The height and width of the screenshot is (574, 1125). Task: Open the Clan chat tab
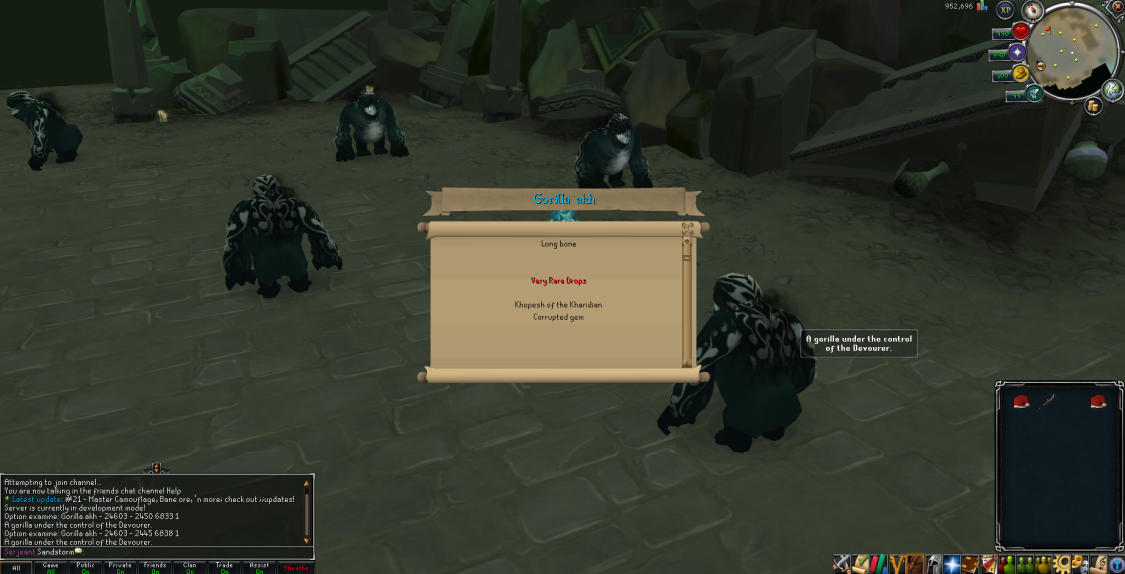coord(189,567)
